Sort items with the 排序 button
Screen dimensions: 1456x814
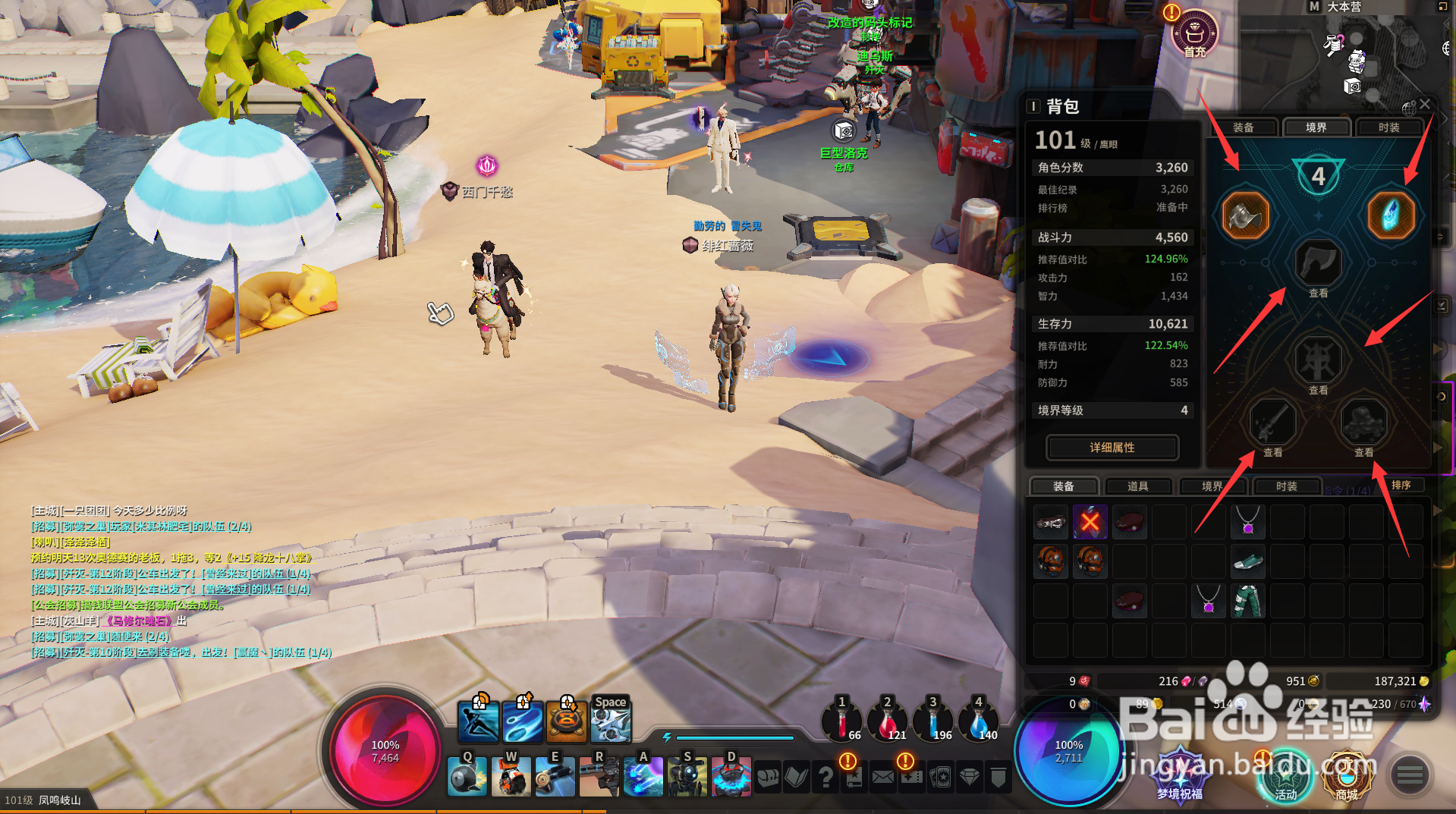pyautogui.click(x=1401, y=486)
